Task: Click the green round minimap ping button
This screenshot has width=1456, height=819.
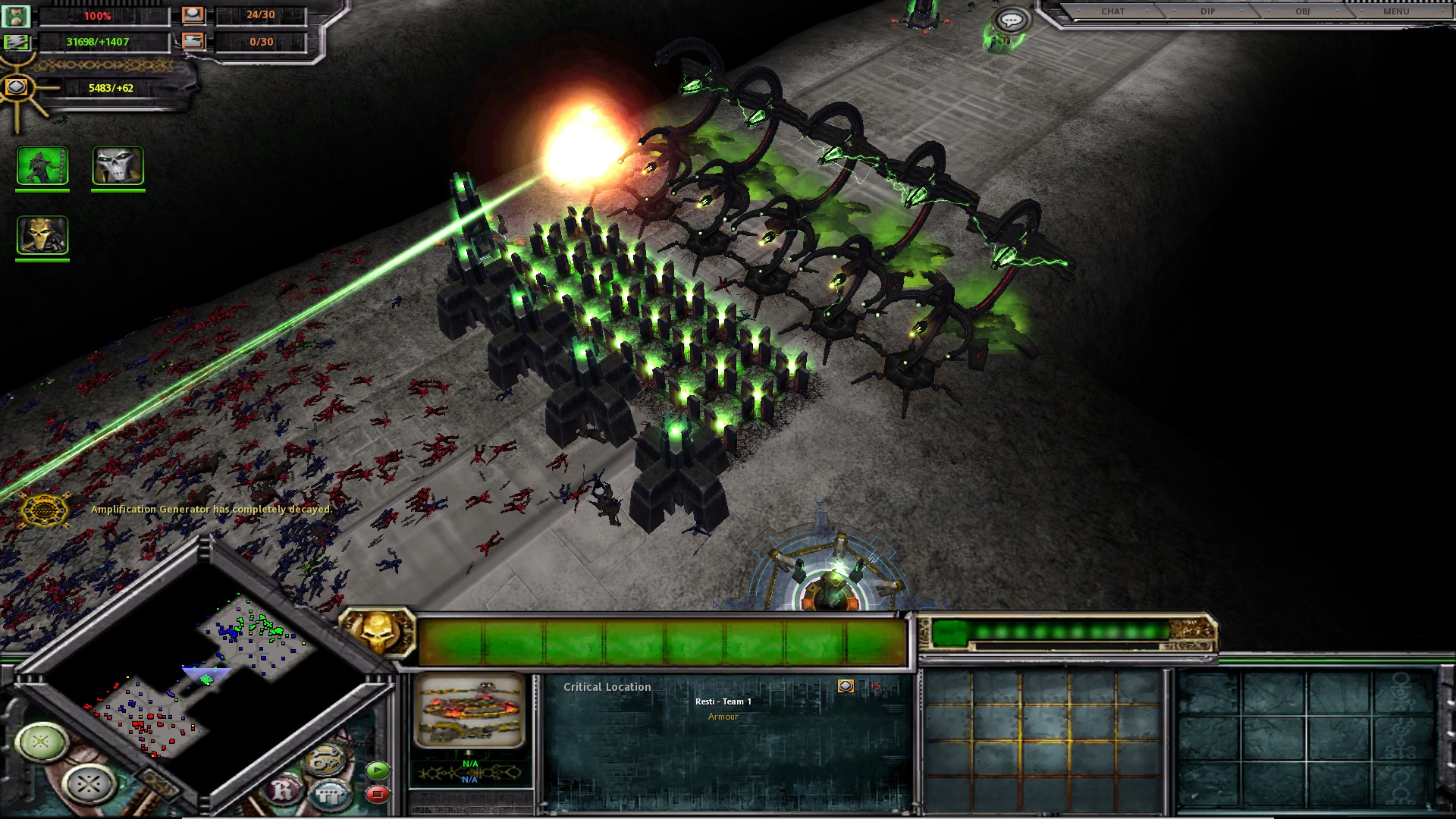Action: (x=41, y=741)
